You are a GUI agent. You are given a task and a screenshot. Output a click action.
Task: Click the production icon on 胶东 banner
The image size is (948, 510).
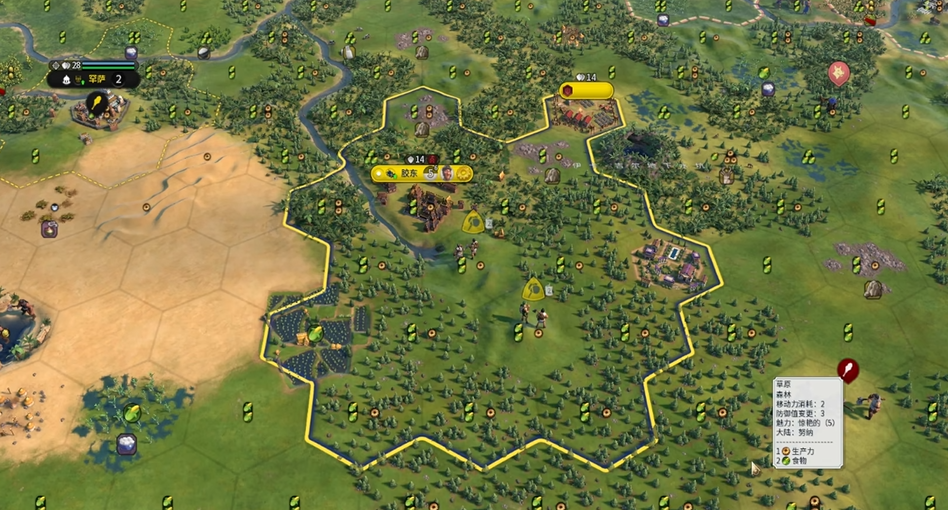tap(463, 173)
